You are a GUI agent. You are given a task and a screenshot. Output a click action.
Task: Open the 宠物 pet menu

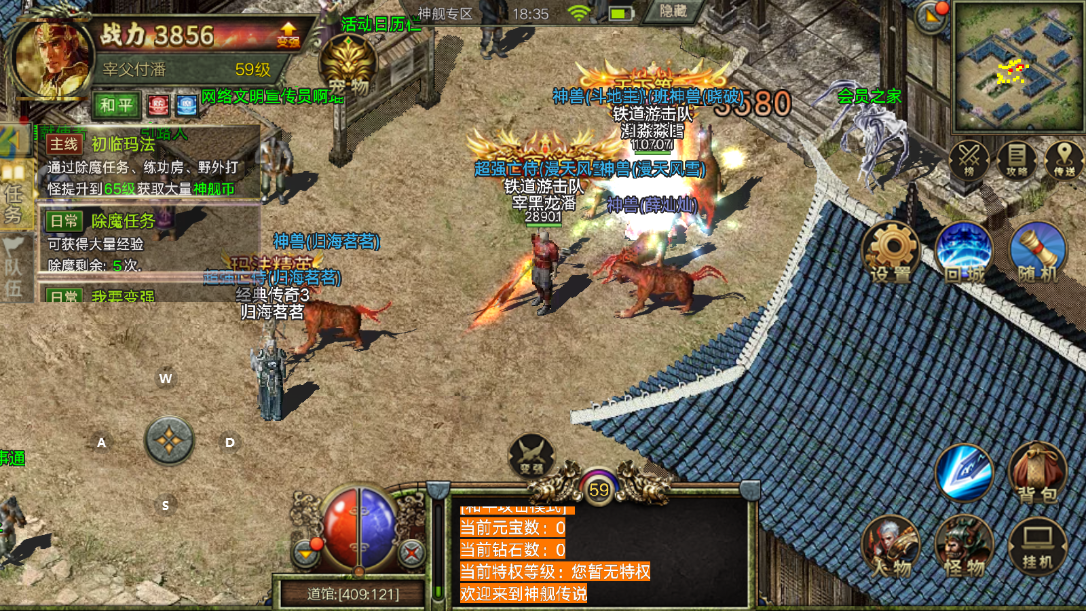tap(347, 66)
